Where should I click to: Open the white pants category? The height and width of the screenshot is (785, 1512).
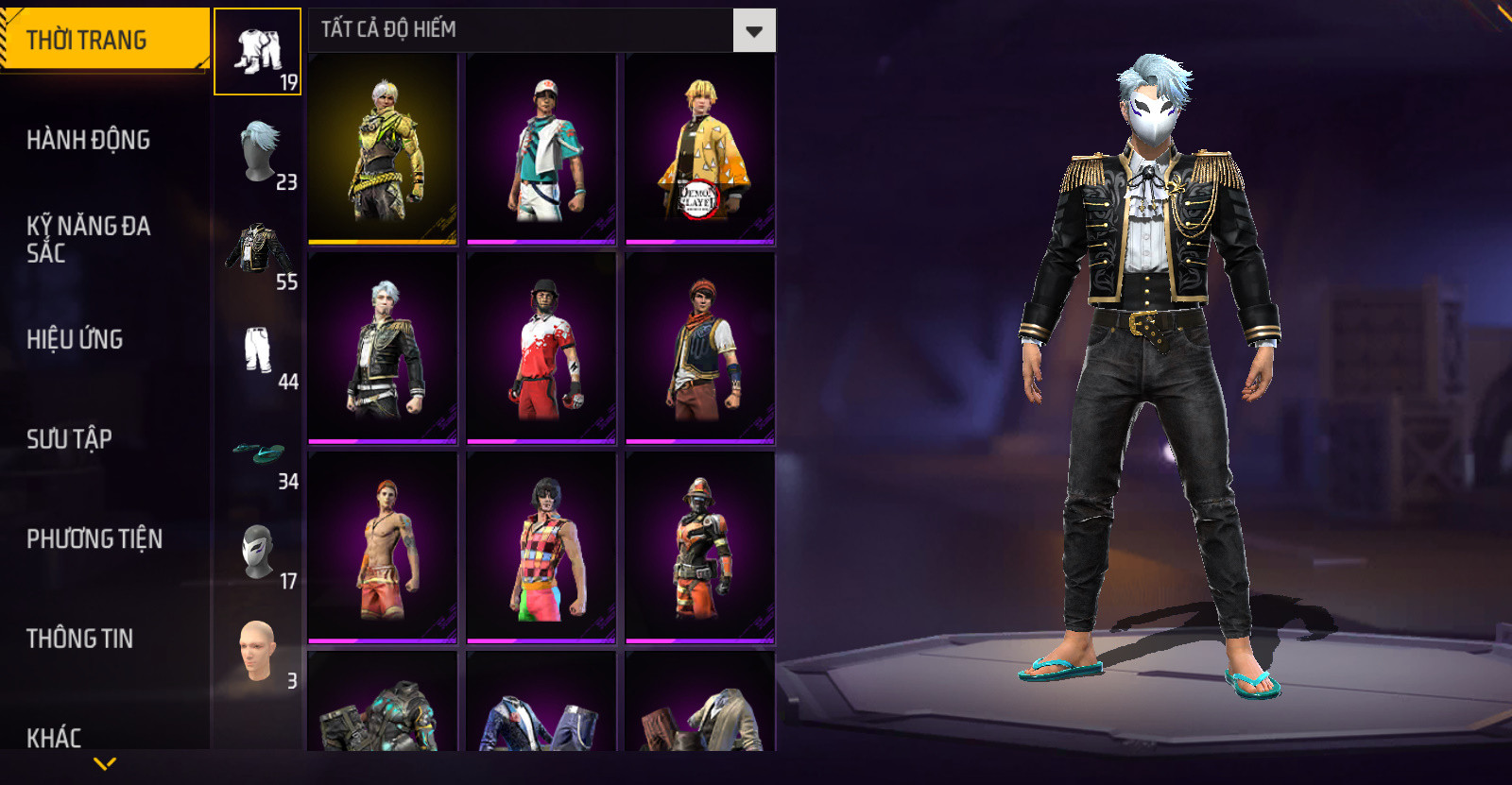point(258,351)
